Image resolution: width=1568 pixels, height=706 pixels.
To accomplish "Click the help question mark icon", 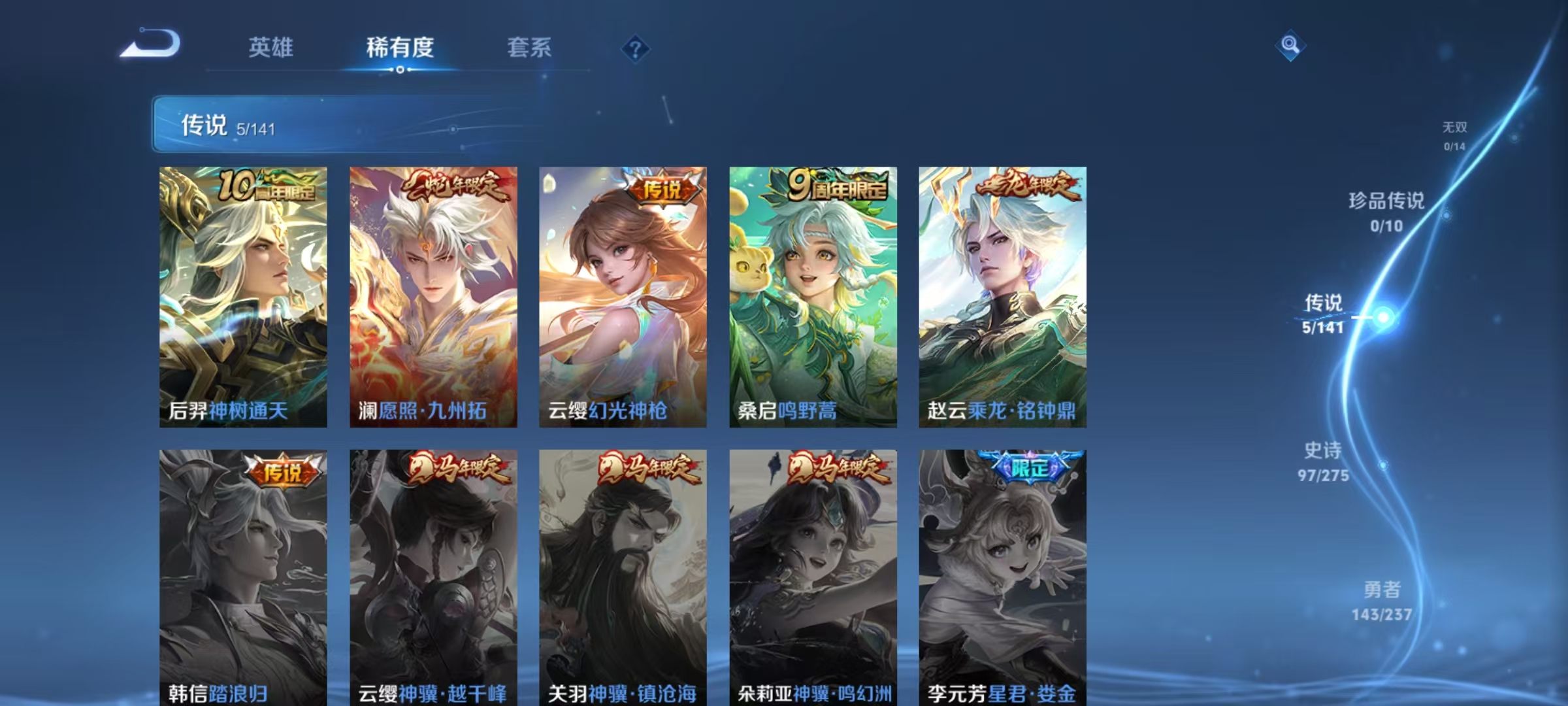I will pos(637,48).
